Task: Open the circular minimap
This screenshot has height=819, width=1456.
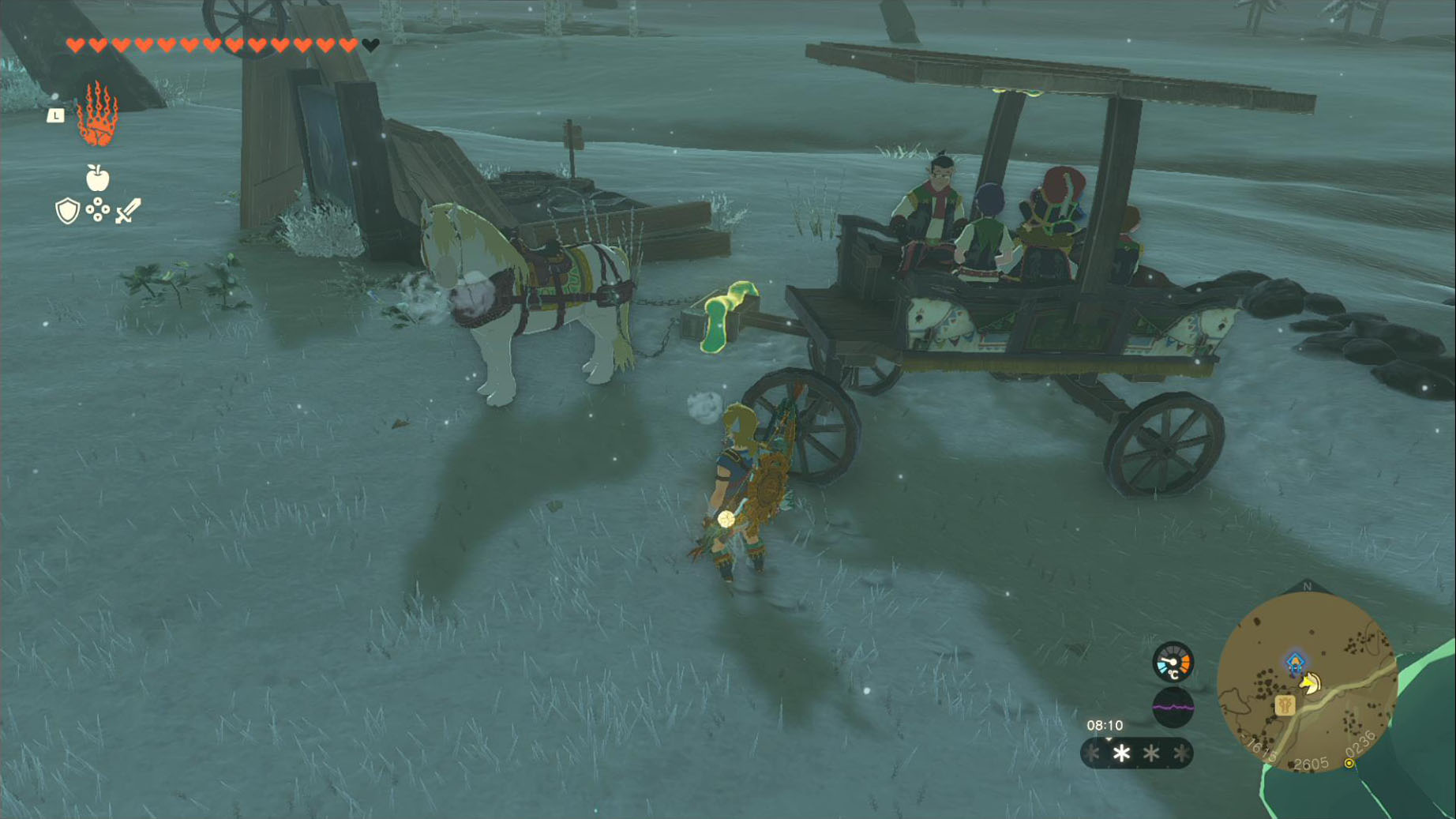Action: [x=1307, y=682]
